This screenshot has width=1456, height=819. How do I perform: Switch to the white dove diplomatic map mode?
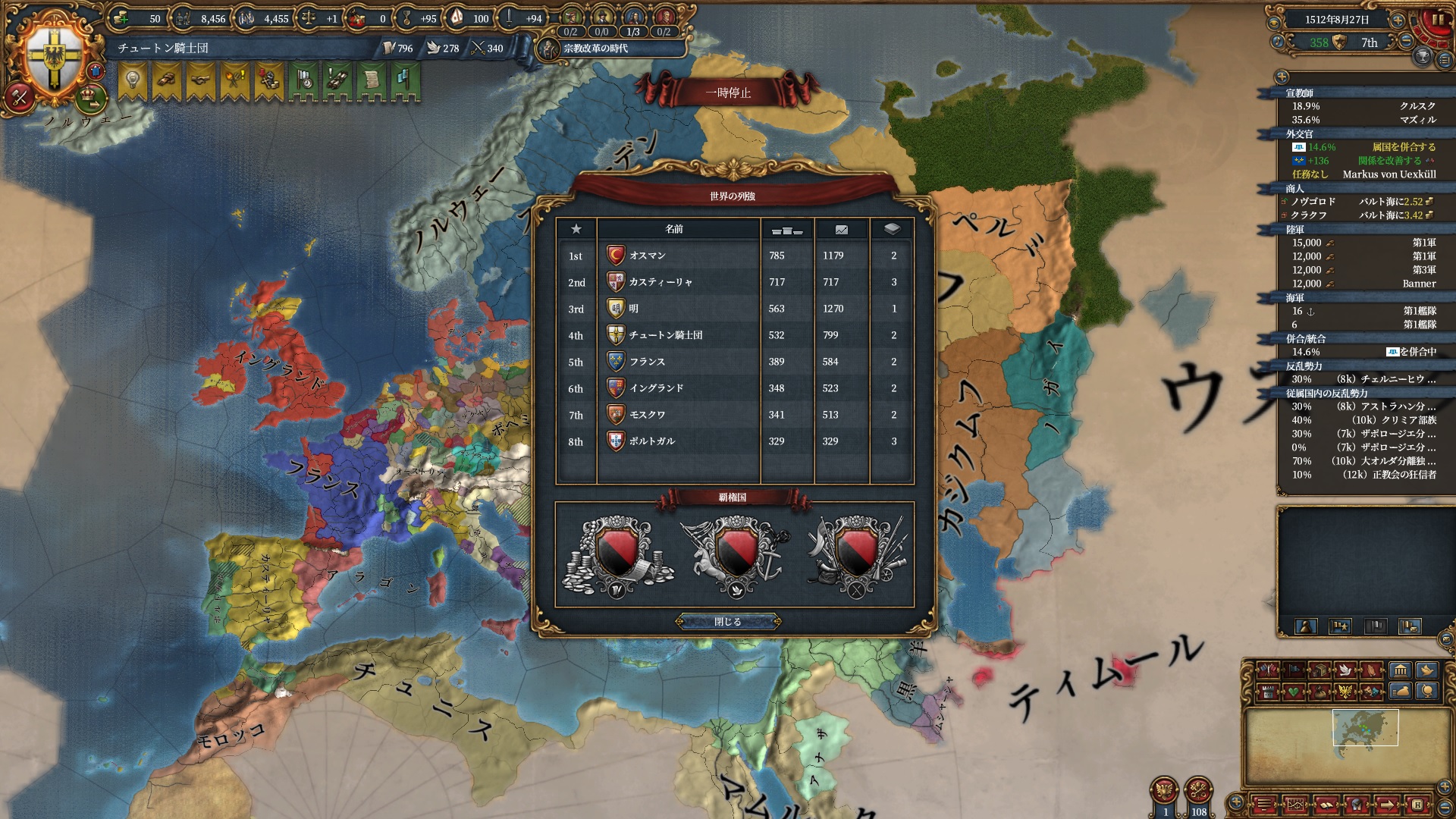(x=1345, y=670)
